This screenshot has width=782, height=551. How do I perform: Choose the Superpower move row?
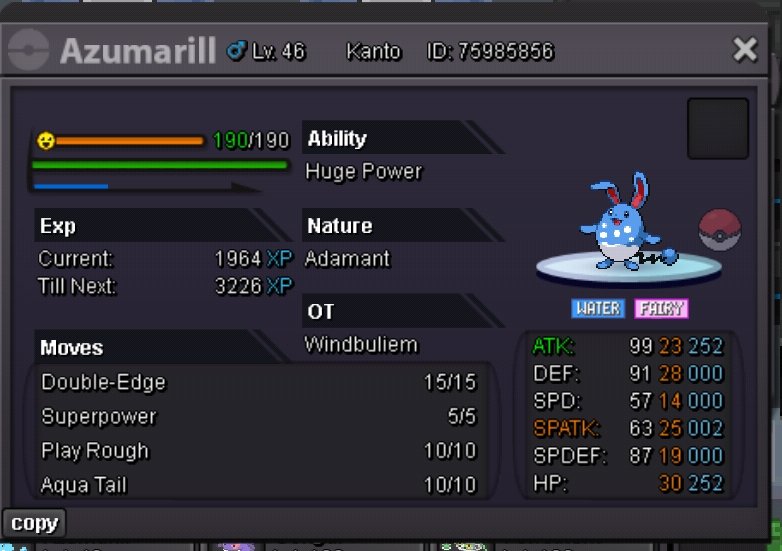tap(260, 417)
